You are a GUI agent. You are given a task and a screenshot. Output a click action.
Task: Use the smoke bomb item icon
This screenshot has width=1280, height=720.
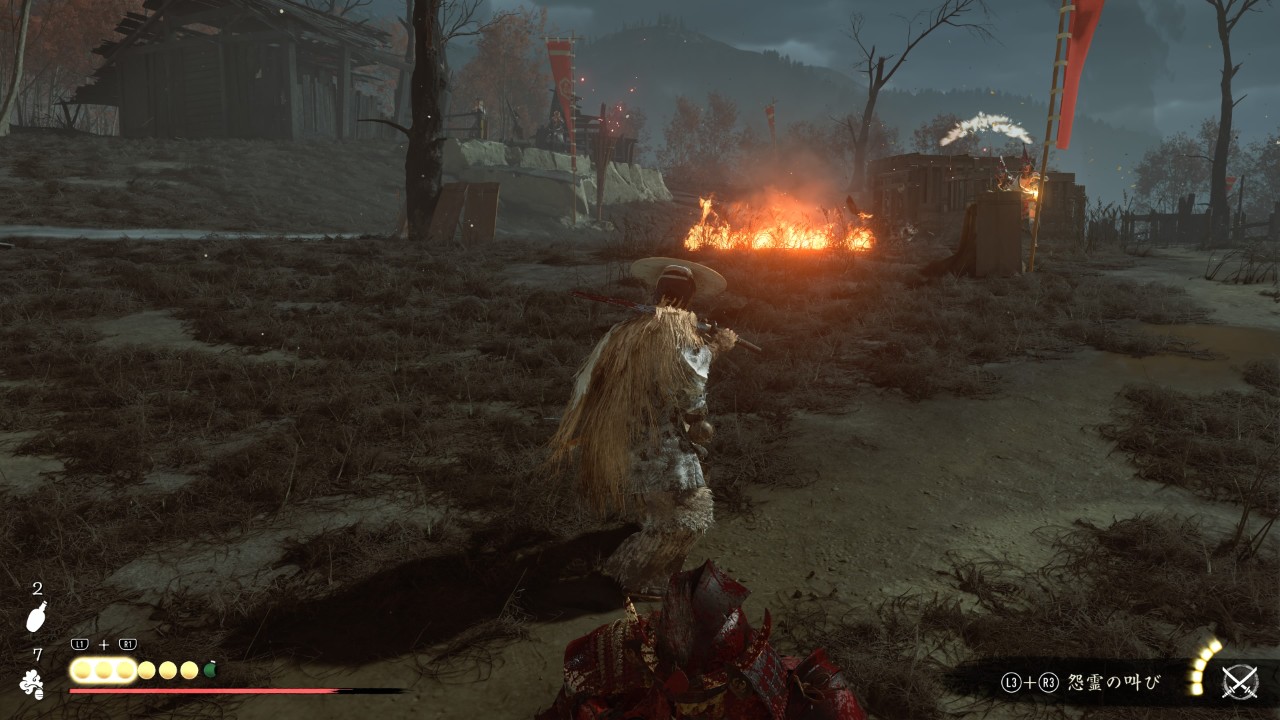[x=32, y=683]
